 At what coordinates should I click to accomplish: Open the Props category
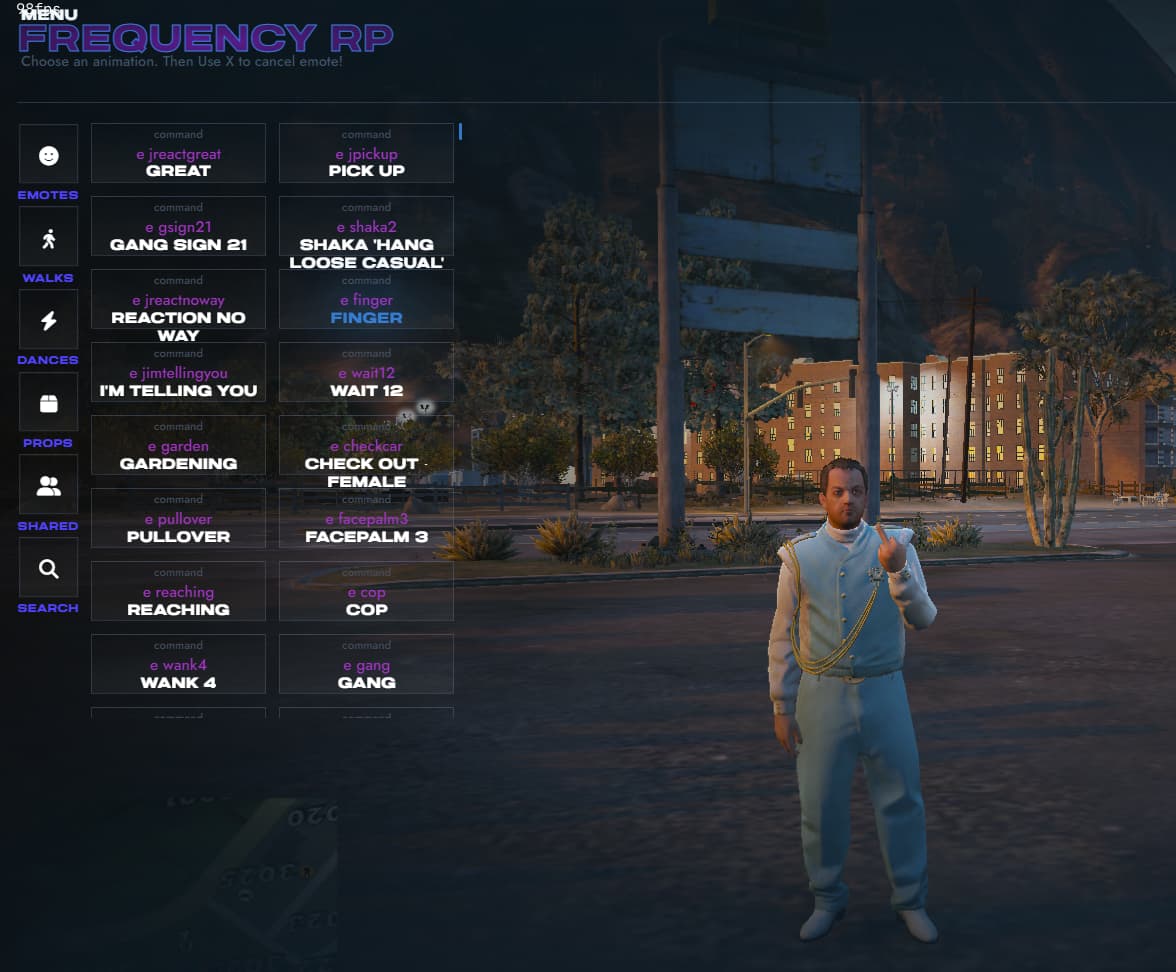(48, 402)
